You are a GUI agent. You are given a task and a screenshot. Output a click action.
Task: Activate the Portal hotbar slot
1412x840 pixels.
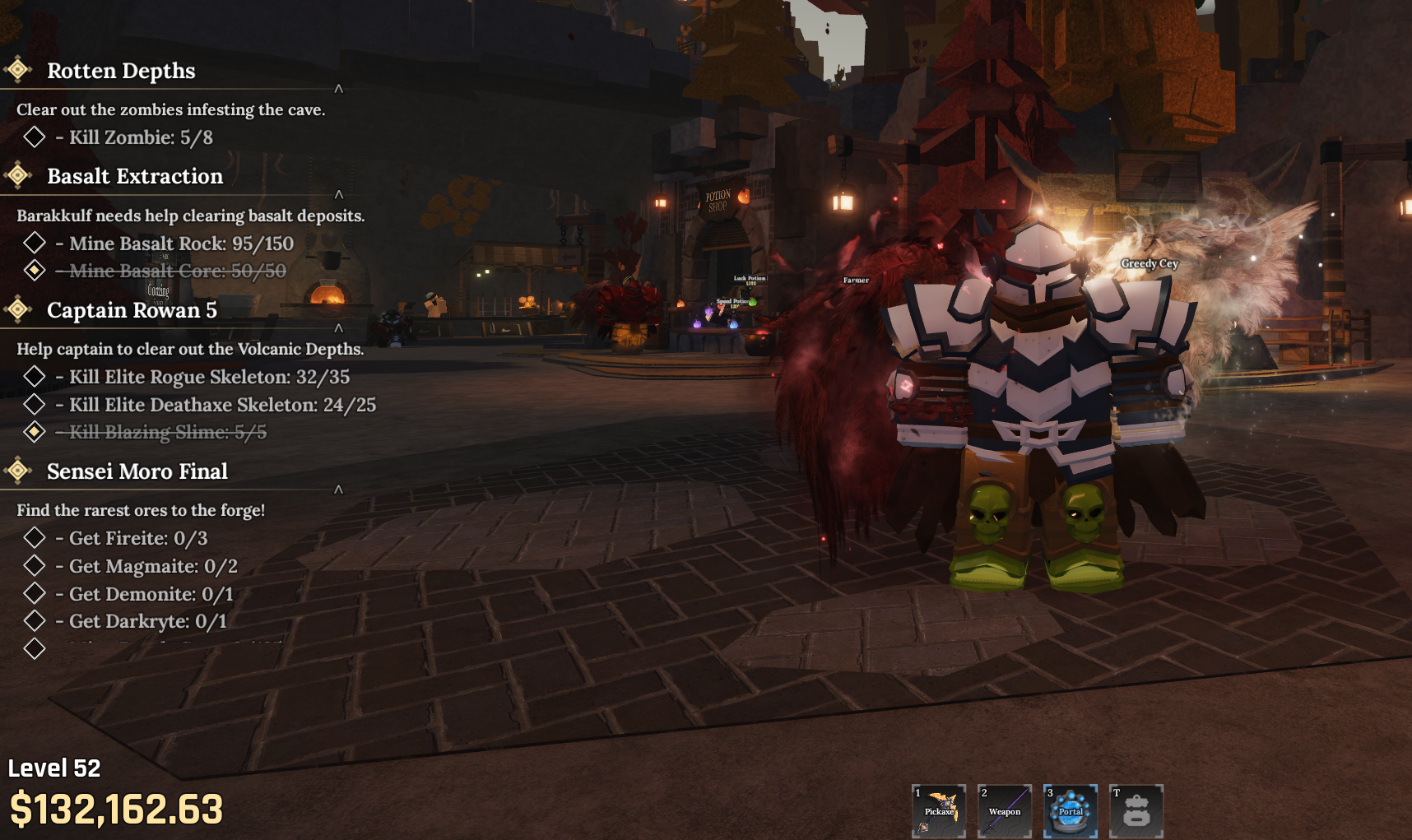point(1071,811)
